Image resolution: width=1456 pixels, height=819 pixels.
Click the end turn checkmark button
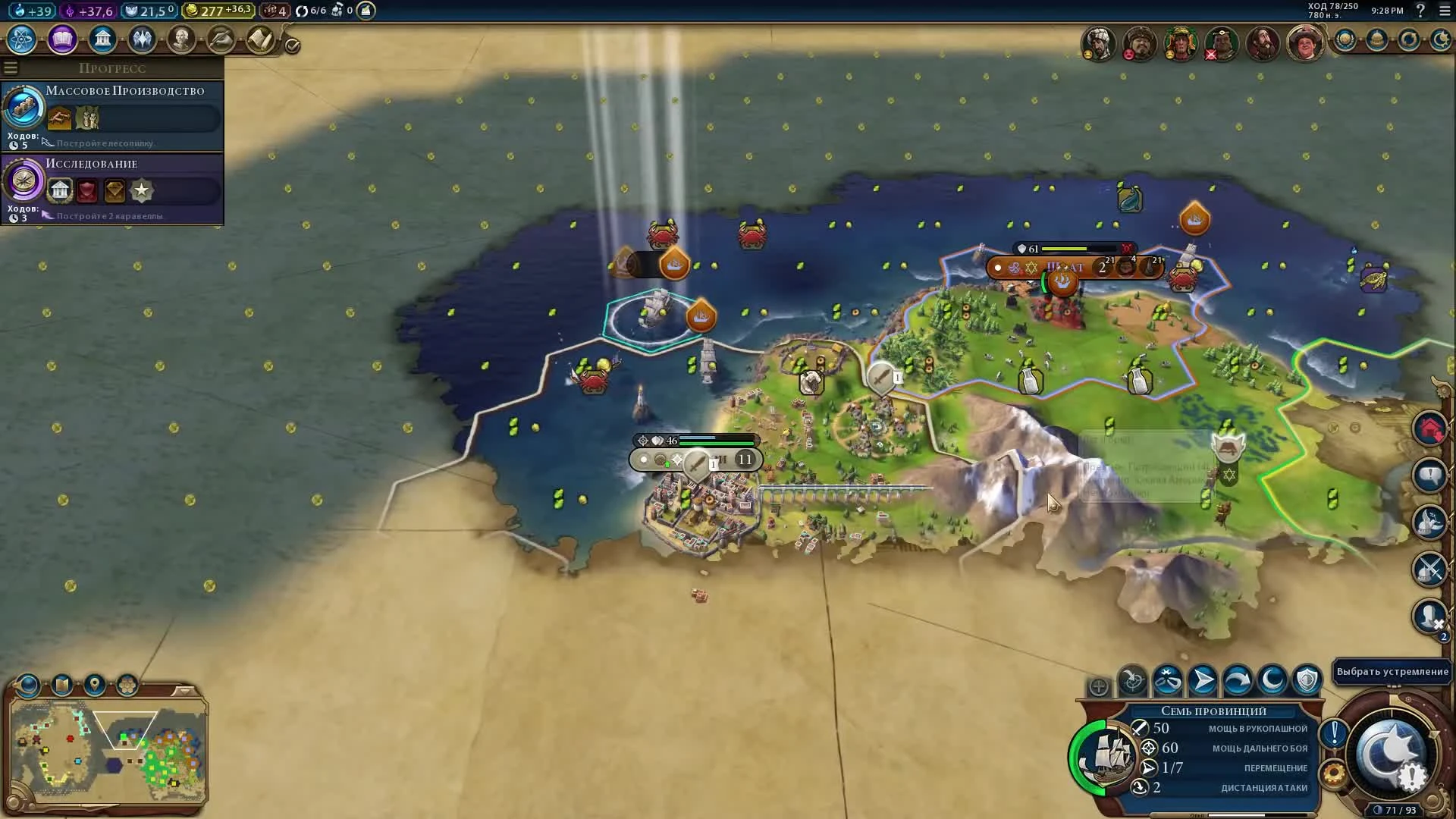coord(290,44)
